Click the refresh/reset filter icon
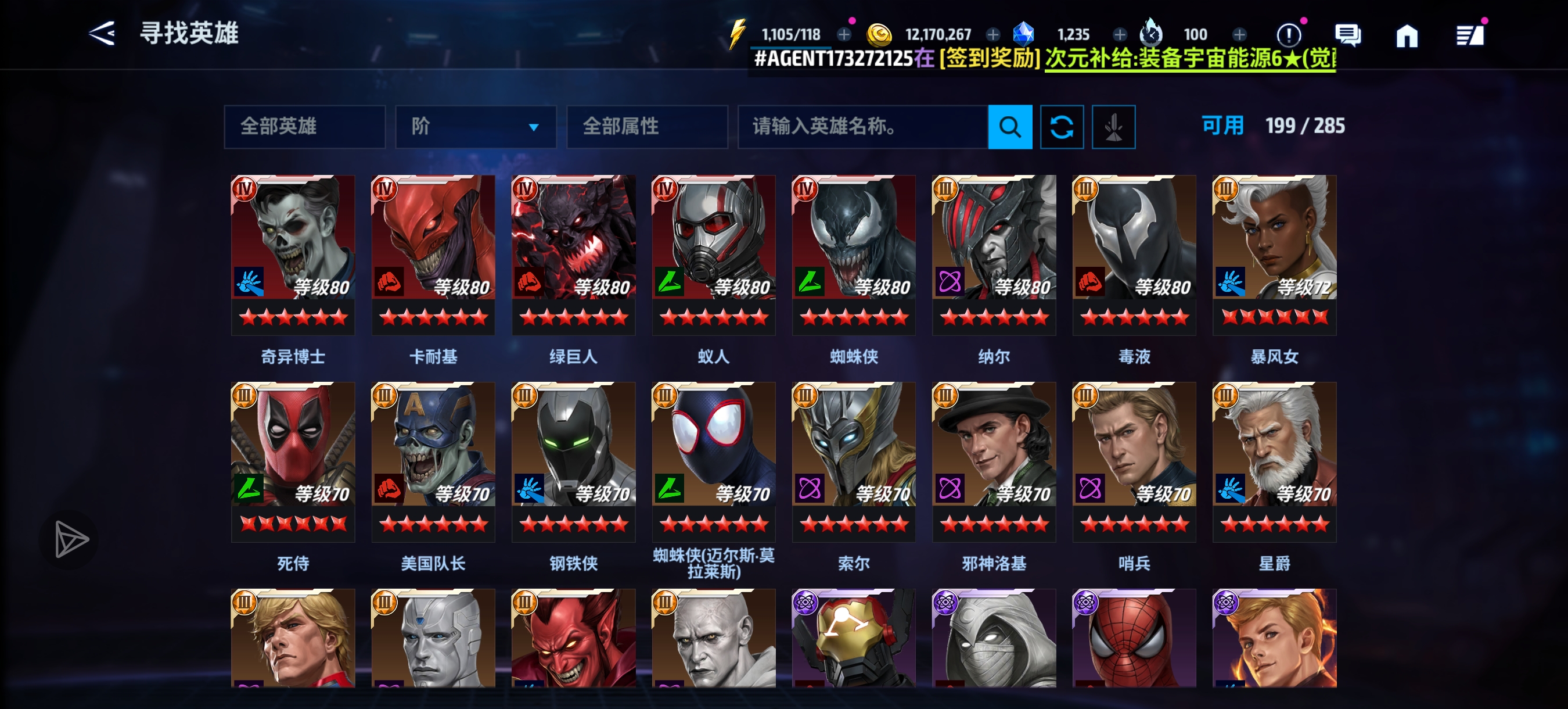Screen dimensions: 1568x709 coord(1062,127)
